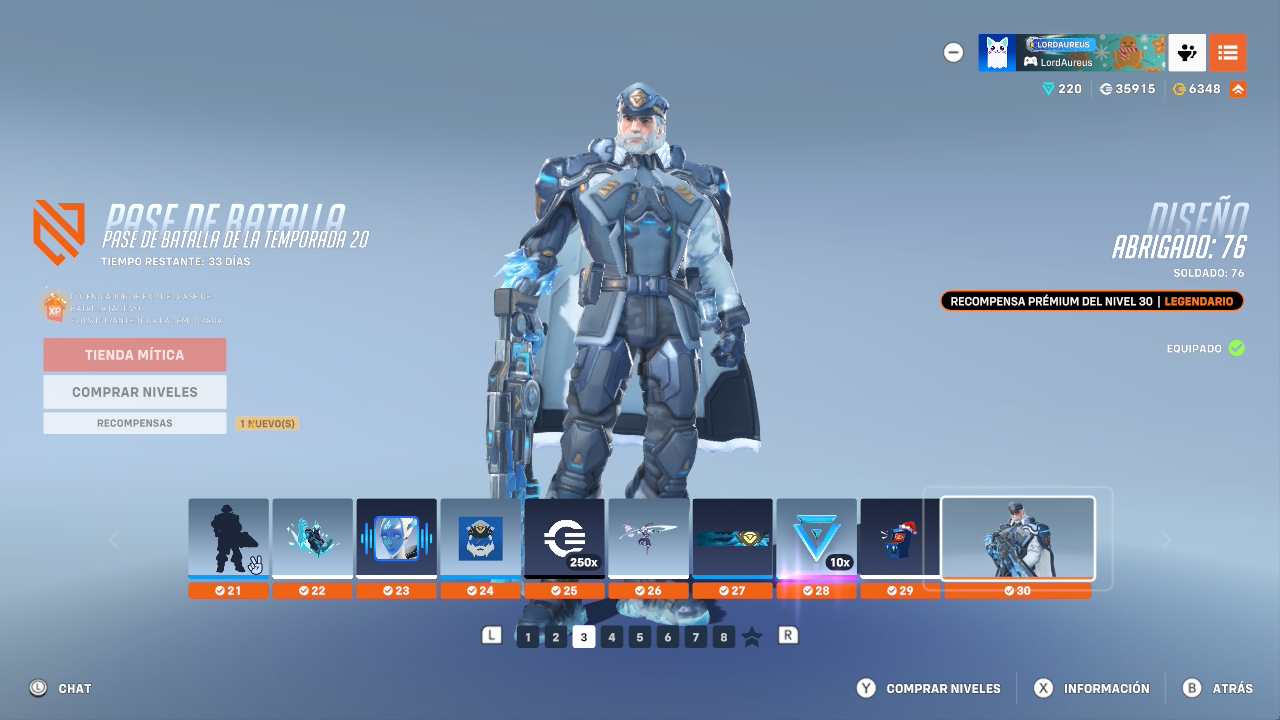This screenshot has height=720, width=1280.
Task: Open the Tienda Mítica button
Action: (134, 355)
